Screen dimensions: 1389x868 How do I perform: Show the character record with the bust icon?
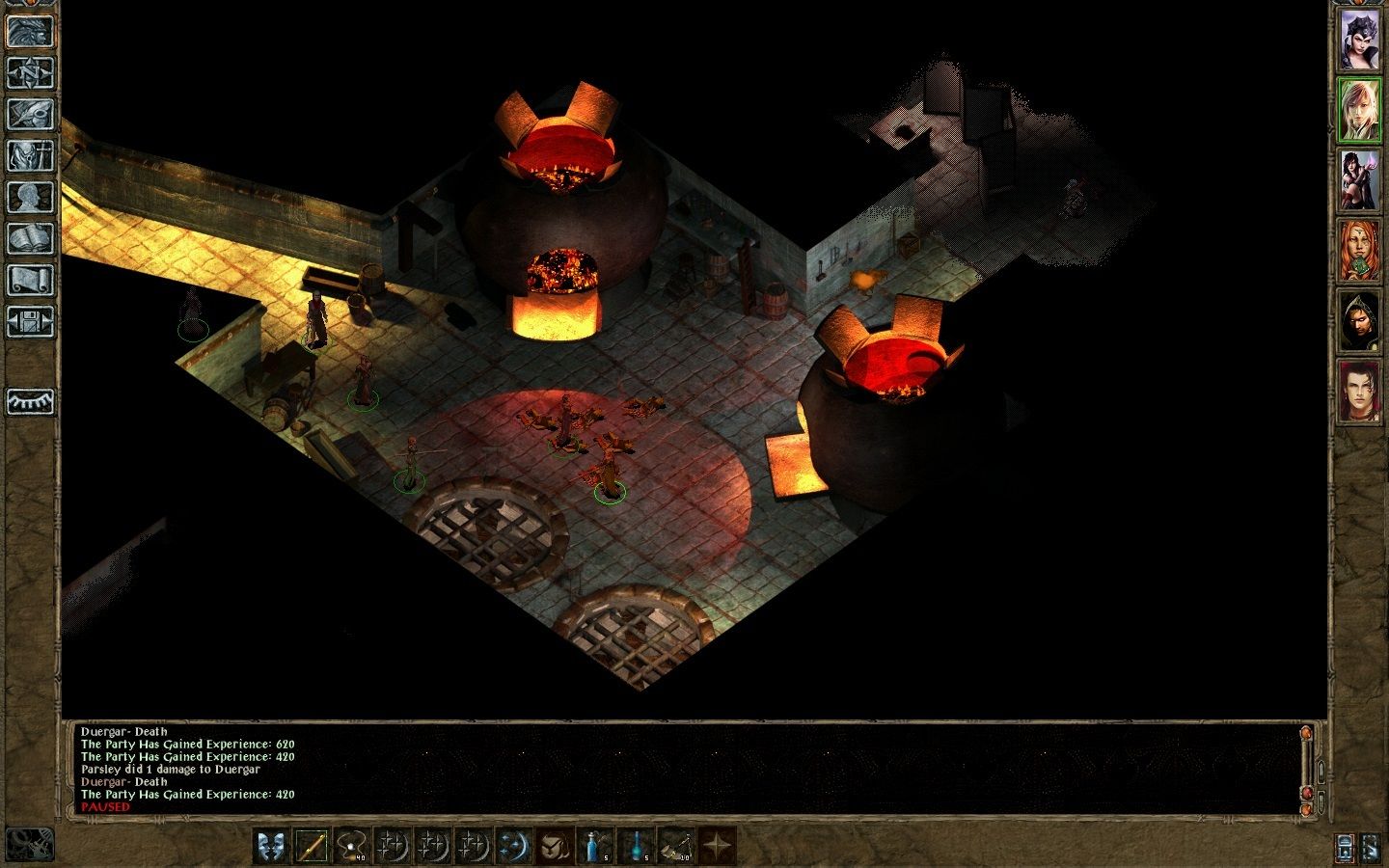point(30,197)
